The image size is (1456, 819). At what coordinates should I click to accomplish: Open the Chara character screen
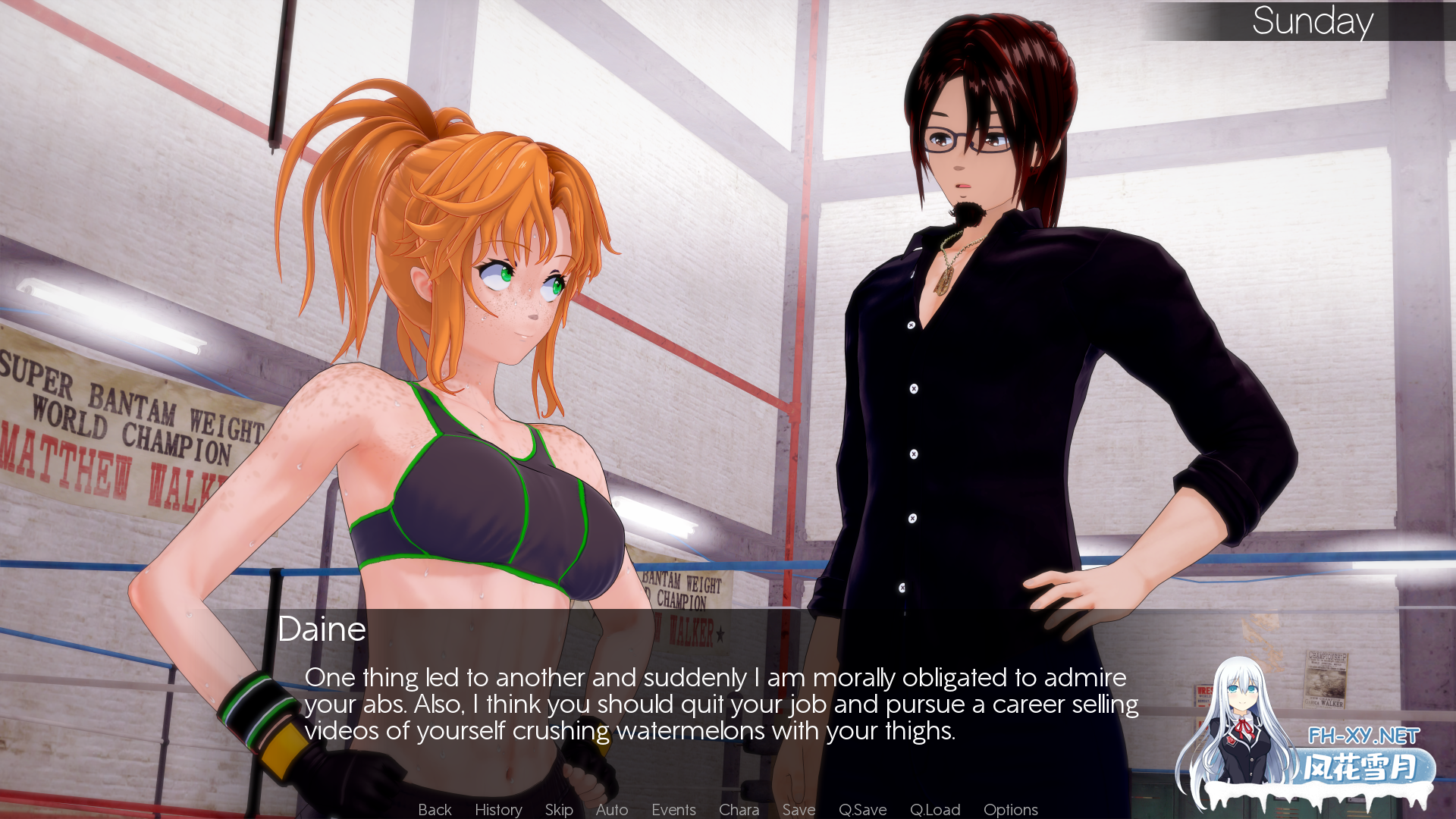coord(739,809)
